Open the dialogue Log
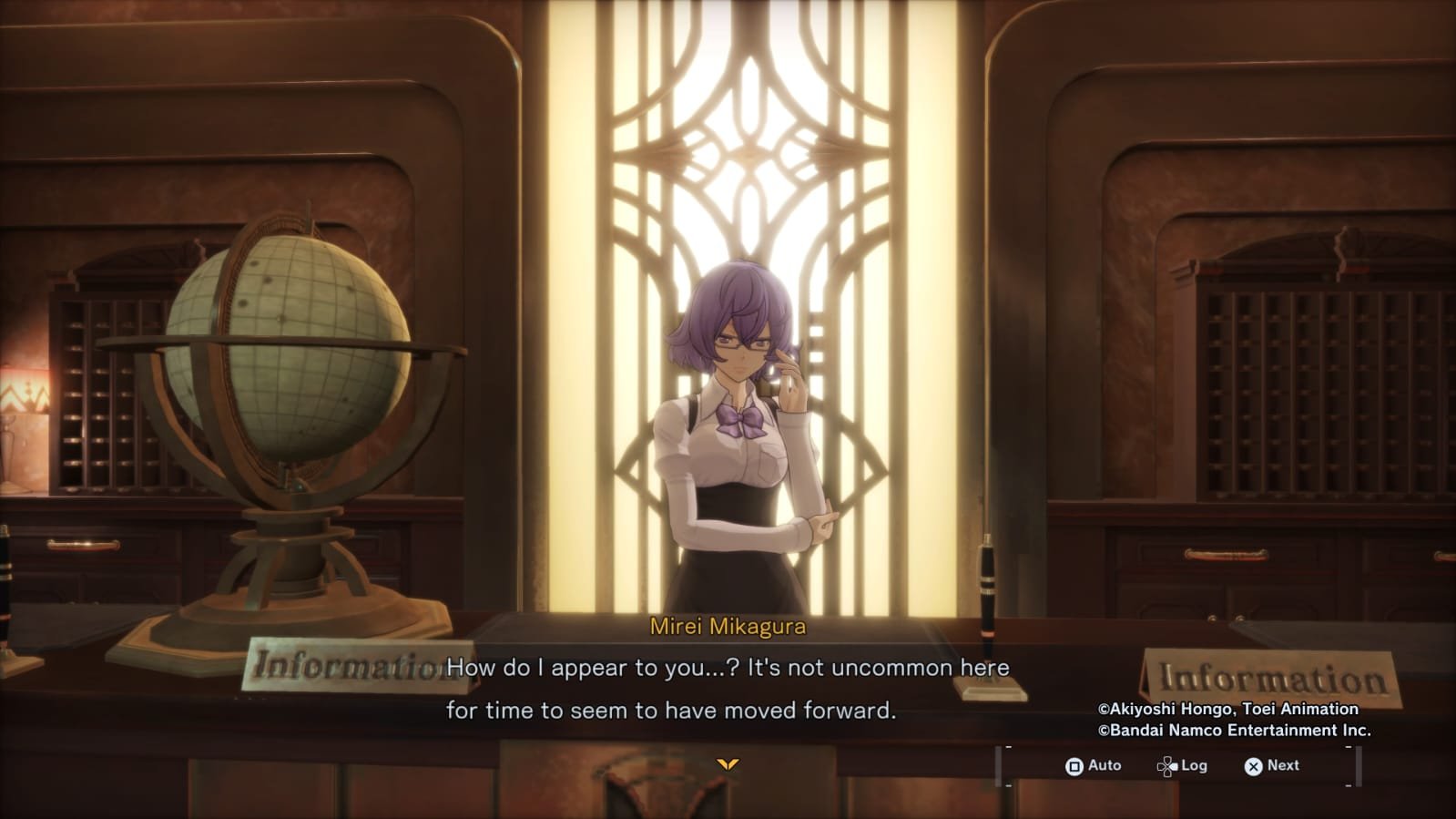Screen dimensions: 1456x819 point(1182,766)
